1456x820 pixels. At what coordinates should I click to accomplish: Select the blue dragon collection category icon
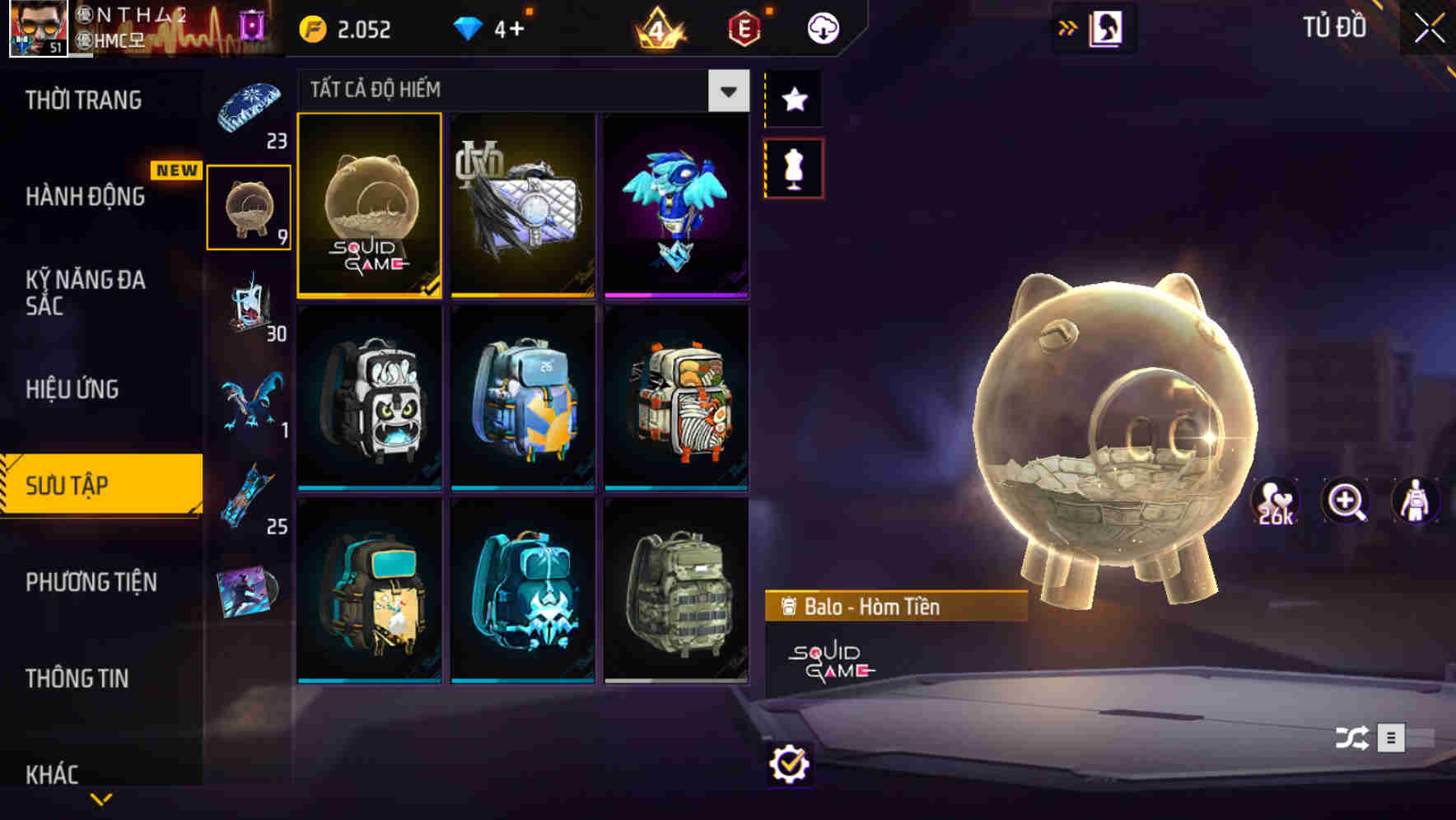tap(248, 401)
